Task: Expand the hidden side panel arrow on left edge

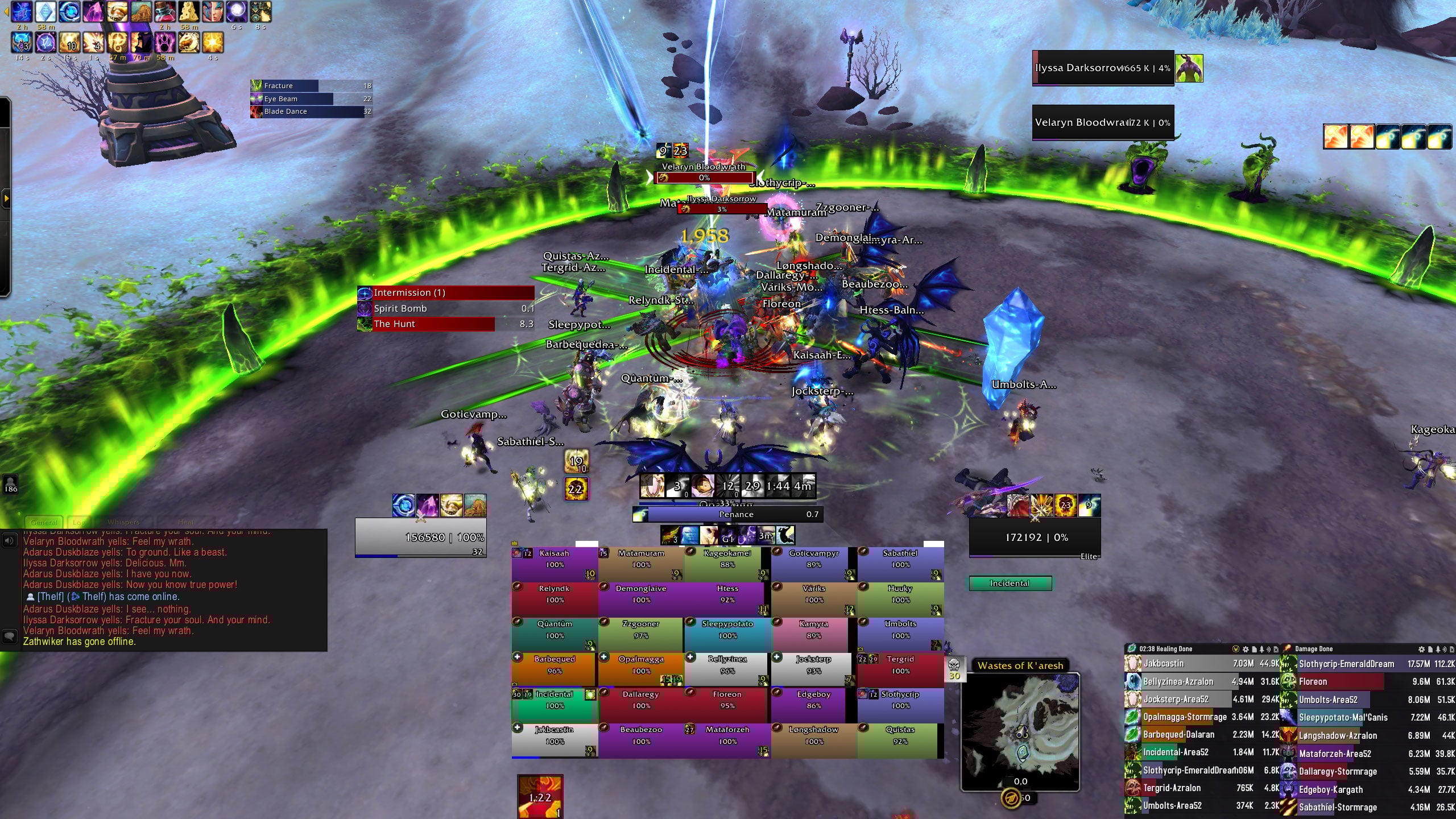Action: [x=7, y=199]
